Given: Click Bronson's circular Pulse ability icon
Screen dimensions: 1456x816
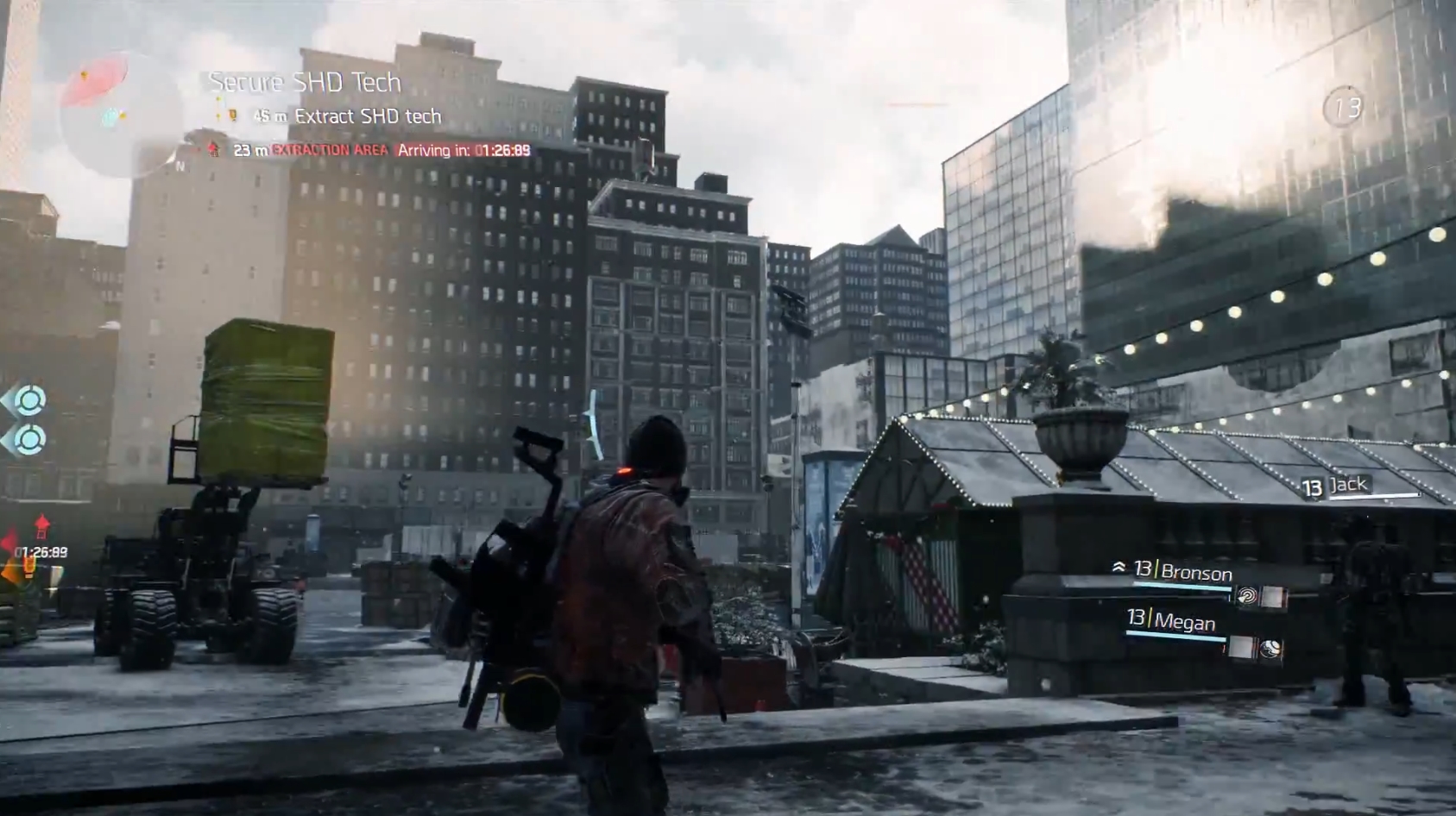Looking at the screenshot, I should (1248, 594).
